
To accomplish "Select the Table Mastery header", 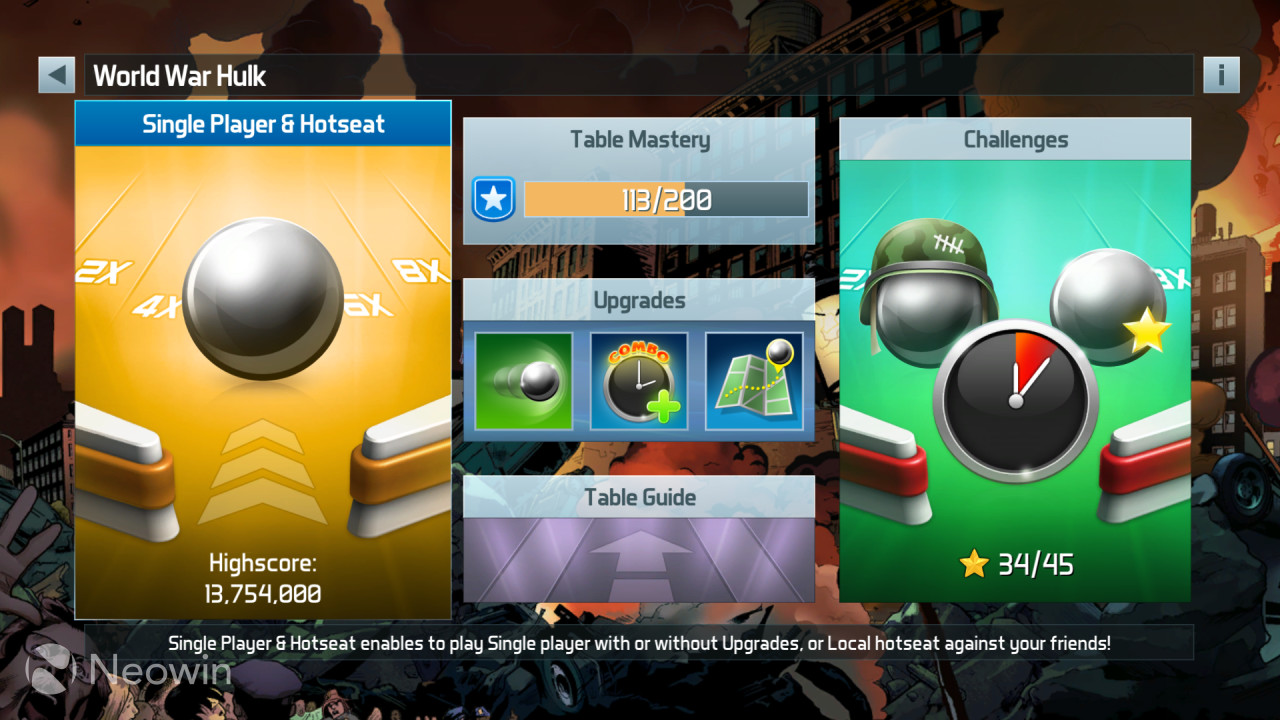I will point(638,140).
